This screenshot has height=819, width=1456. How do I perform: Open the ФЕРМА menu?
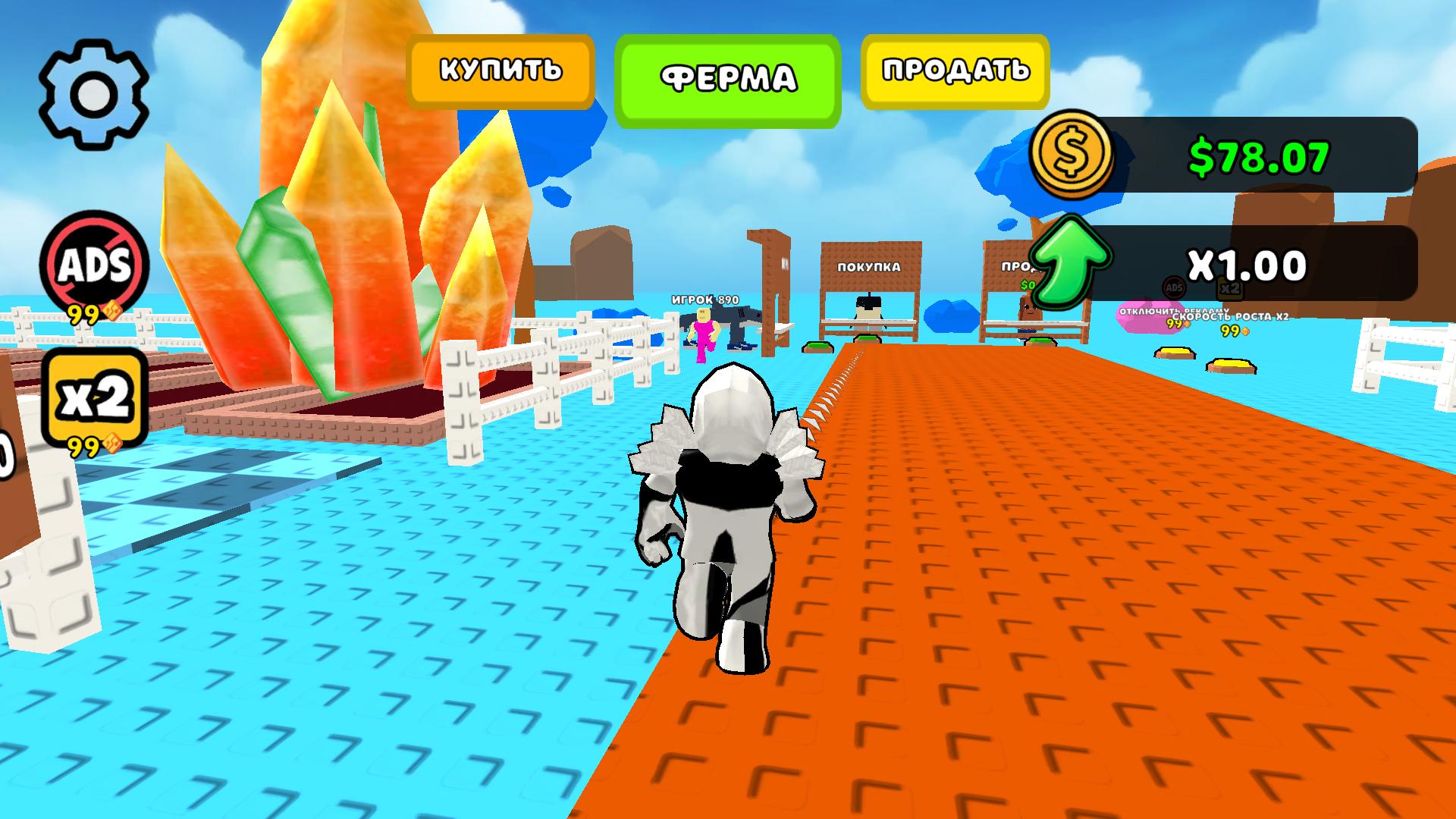coord(729,75)
